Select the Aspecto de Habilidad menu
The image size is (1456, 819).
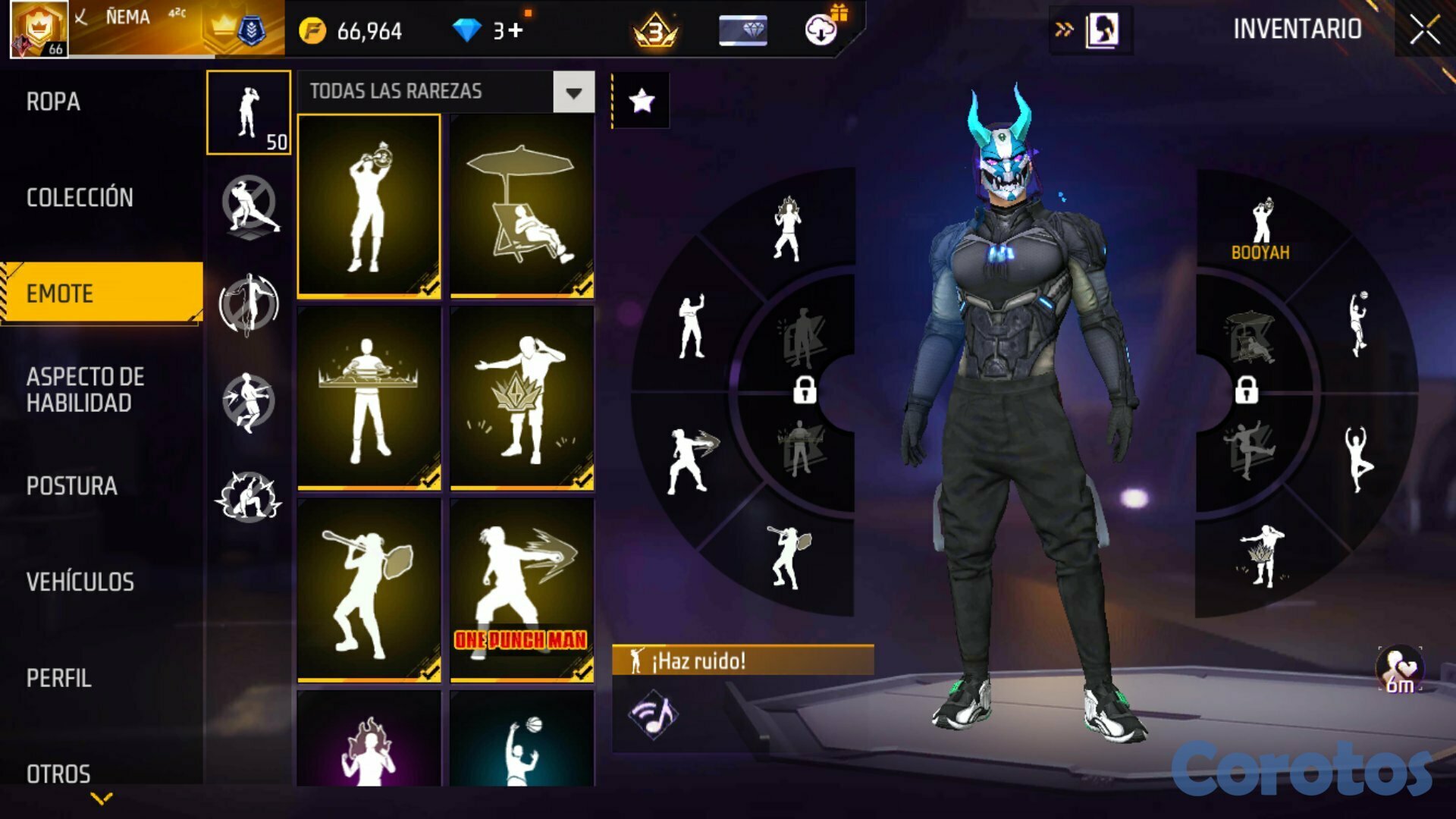(85, 390)
